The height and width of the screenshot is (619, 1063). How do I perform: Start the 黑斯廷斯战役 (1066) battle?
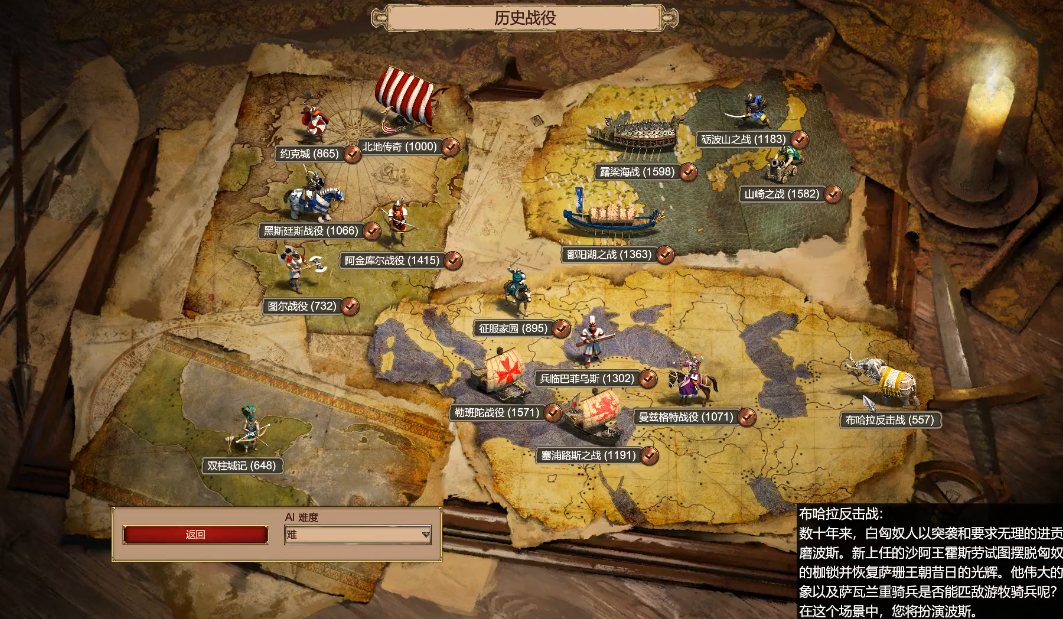307,231
